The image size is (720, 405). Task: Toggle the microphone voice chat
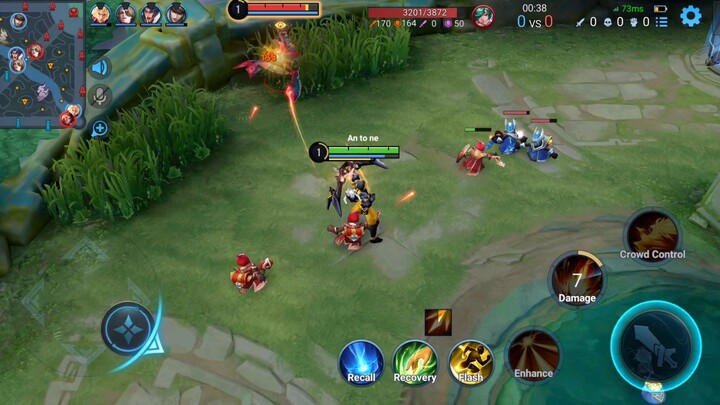pyautogui.click(x=99, y=96)
